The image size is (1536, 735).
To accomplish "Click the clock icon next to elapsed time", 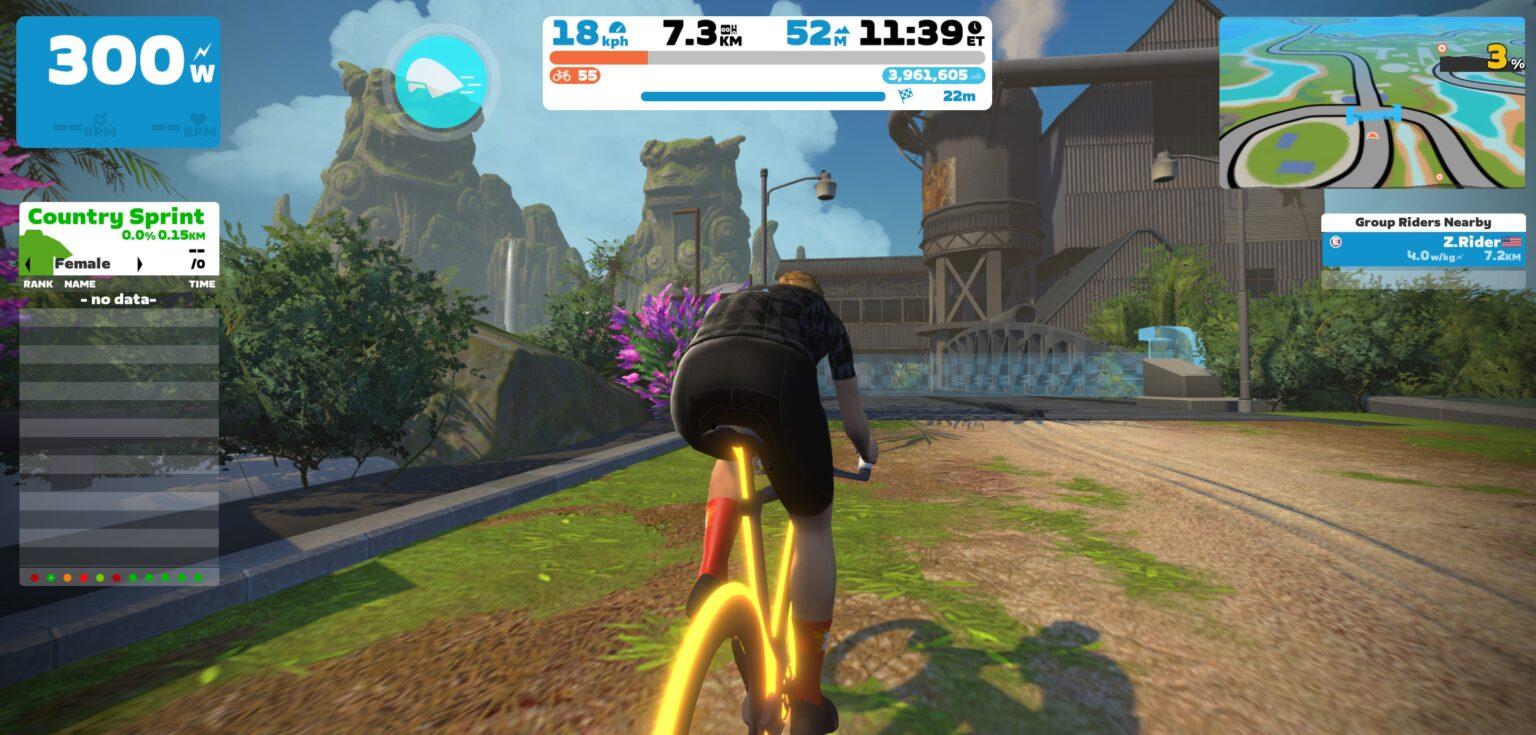I will pyautogui.click(x=974, y=29).
